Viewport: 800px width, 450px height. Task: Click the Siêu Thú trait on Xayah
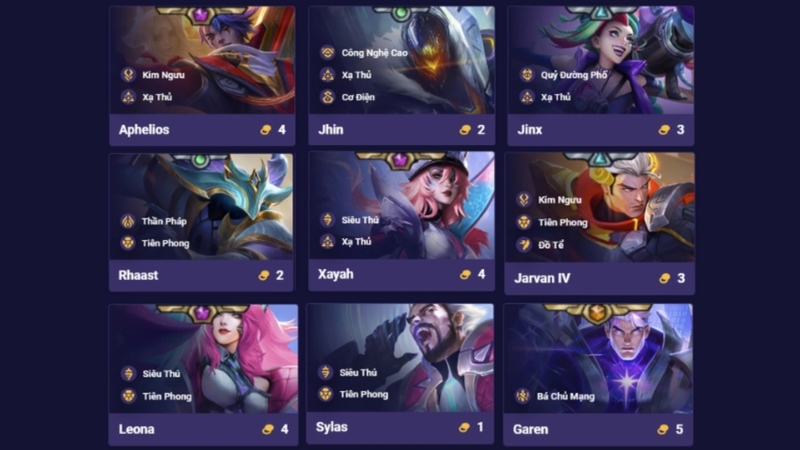358,219
